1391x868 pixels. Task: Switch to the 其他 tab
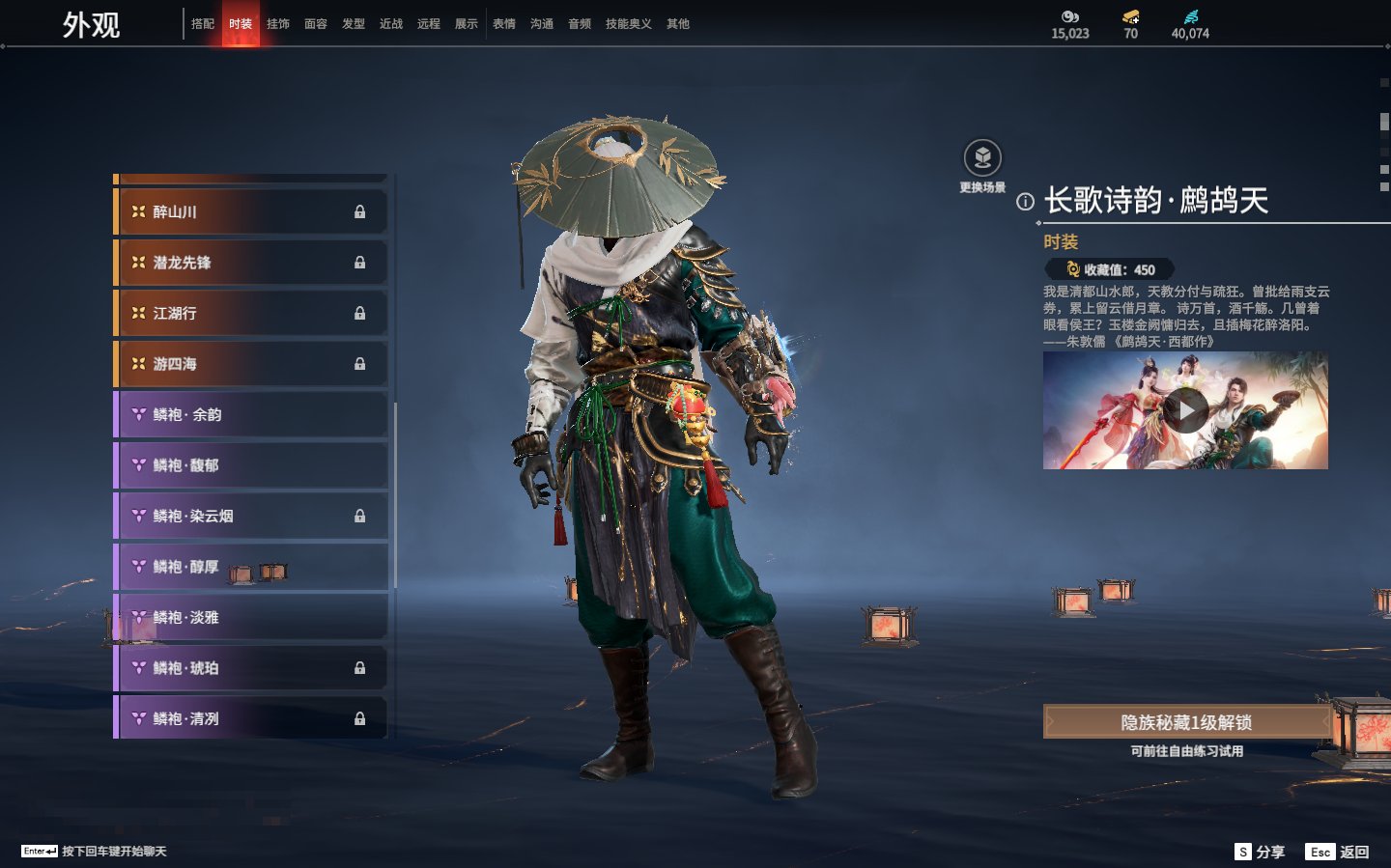tap(678, 24)
